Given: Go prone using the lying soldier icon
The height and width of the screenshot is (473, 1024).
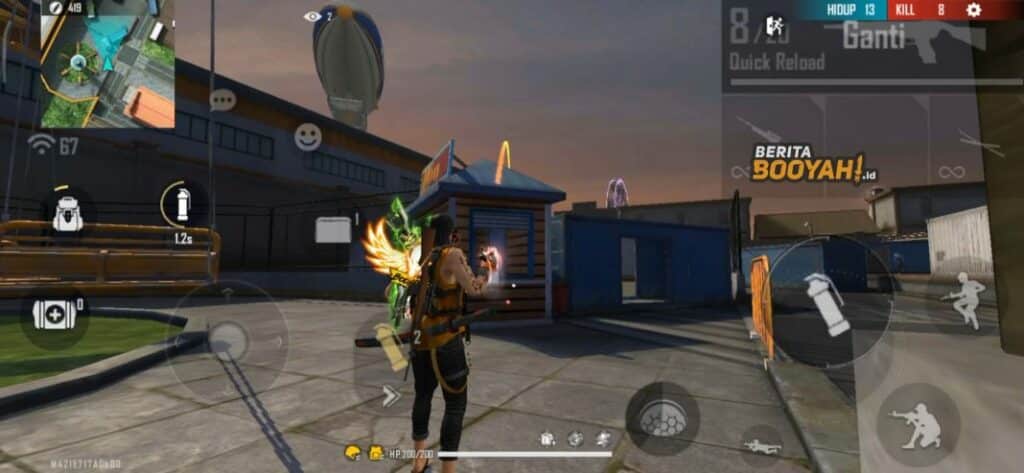Looking at the screenshot, I should point(762,446).
